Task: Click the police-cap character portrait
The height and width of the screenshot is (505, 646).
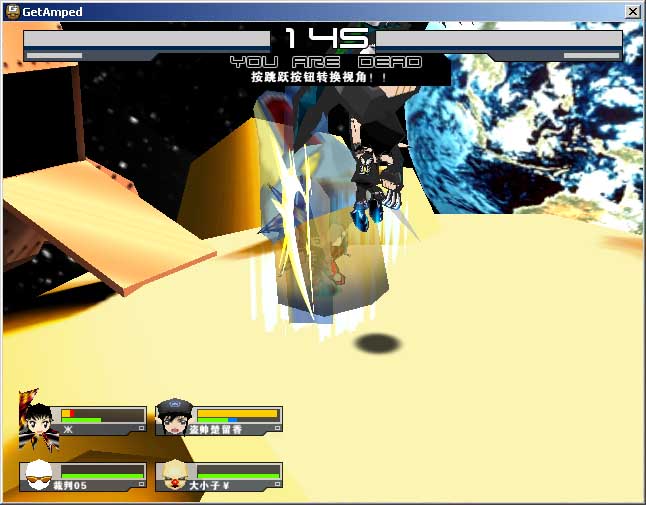Action: point(174,418)
